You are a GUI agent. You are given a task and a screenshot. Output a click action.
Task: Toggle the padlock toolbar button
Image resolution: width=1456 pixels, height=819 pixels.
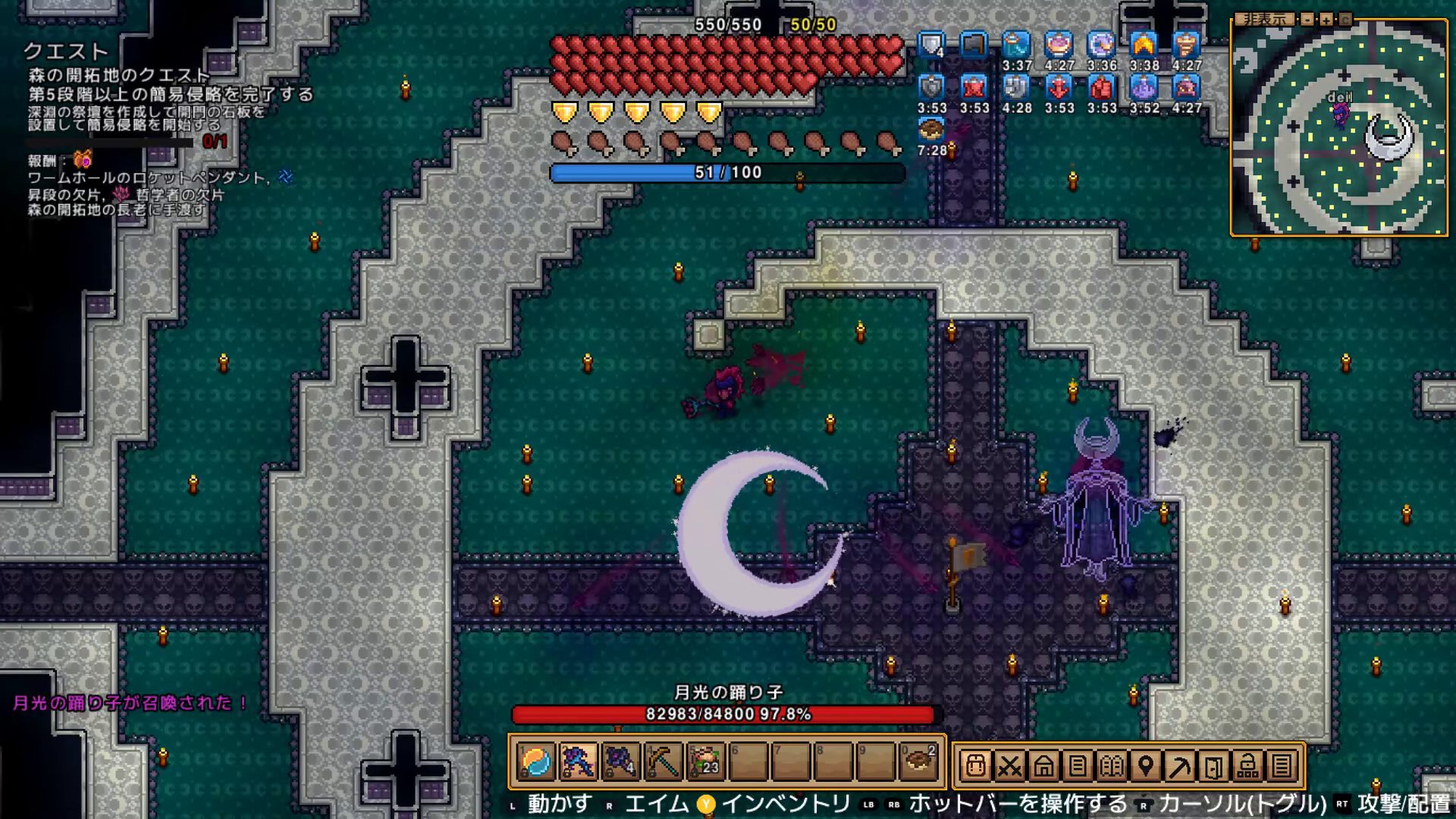(1248, 766)
